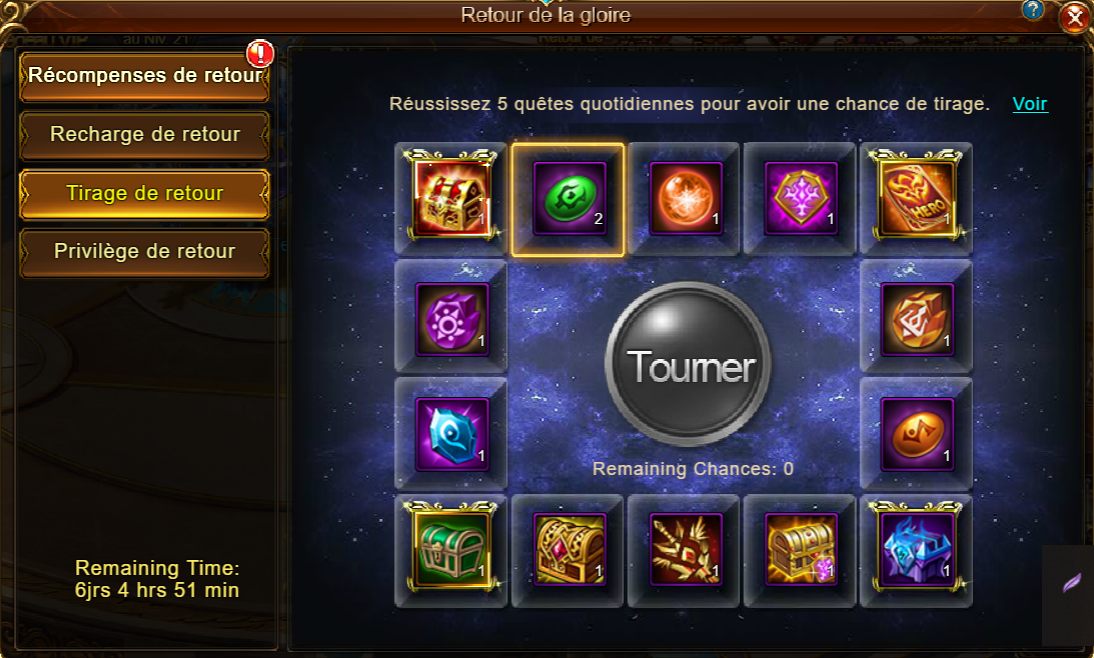Open the Récompenses de retour tab
Viewport: 1094px width, 658px height.
(x=144, y=76)
